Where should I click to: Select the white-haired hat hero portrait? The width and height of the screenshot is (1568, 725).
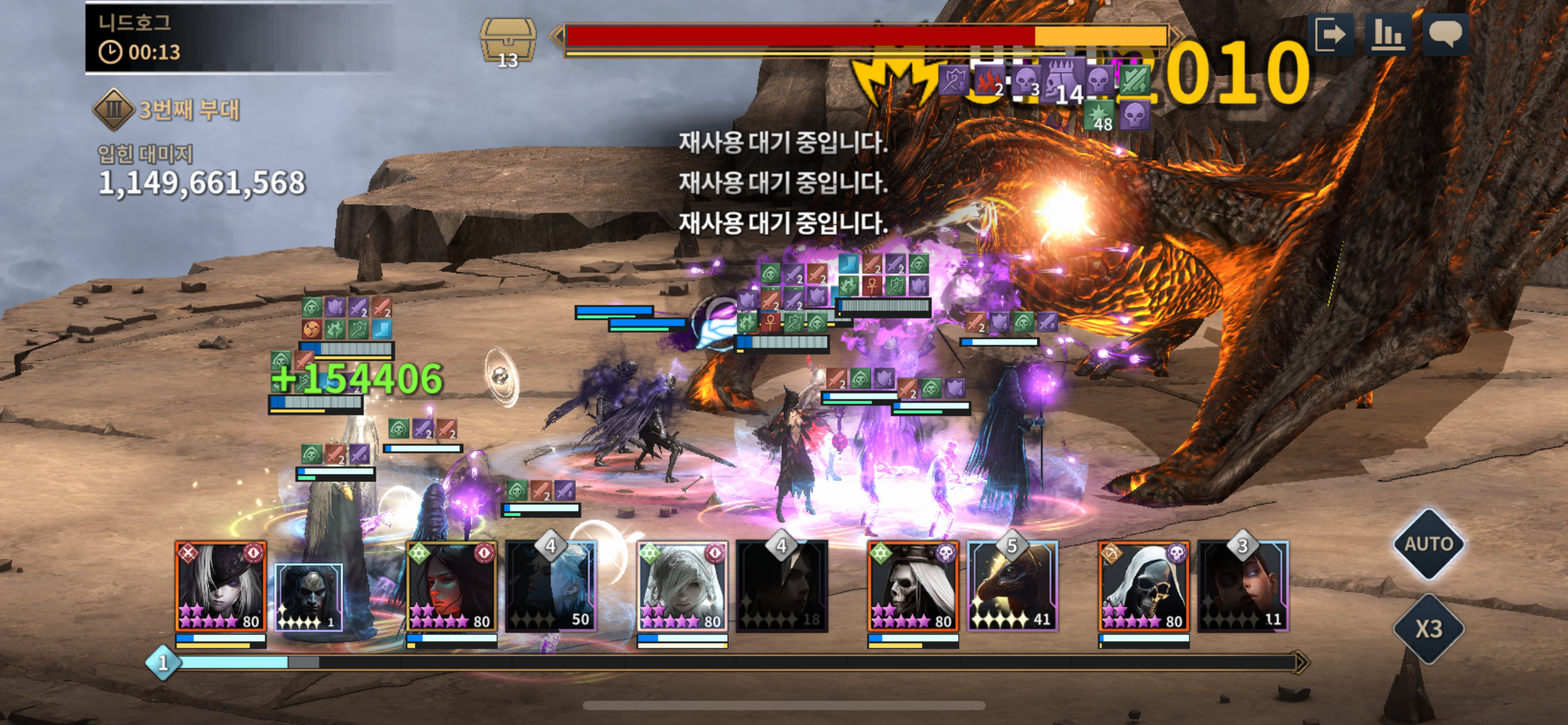click(220, 586)
